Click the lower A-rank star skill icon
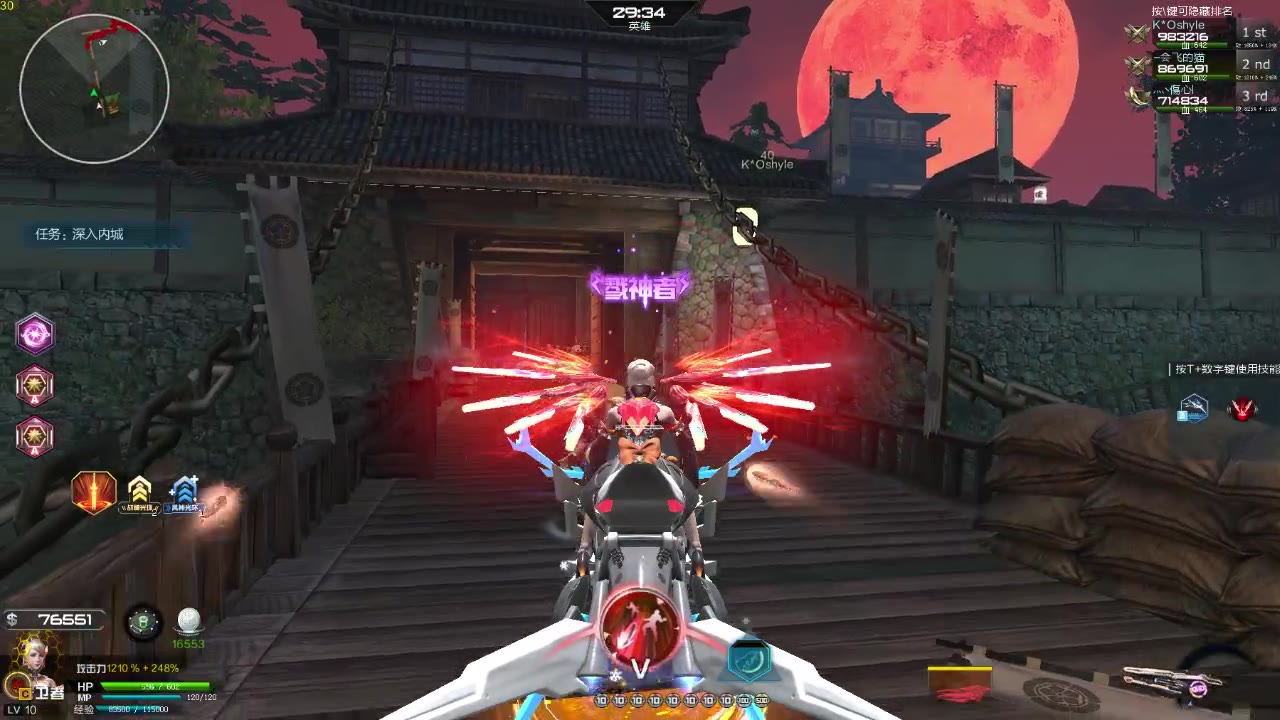The height and width of the screenshot is (720, 1280). coord(33,434)
